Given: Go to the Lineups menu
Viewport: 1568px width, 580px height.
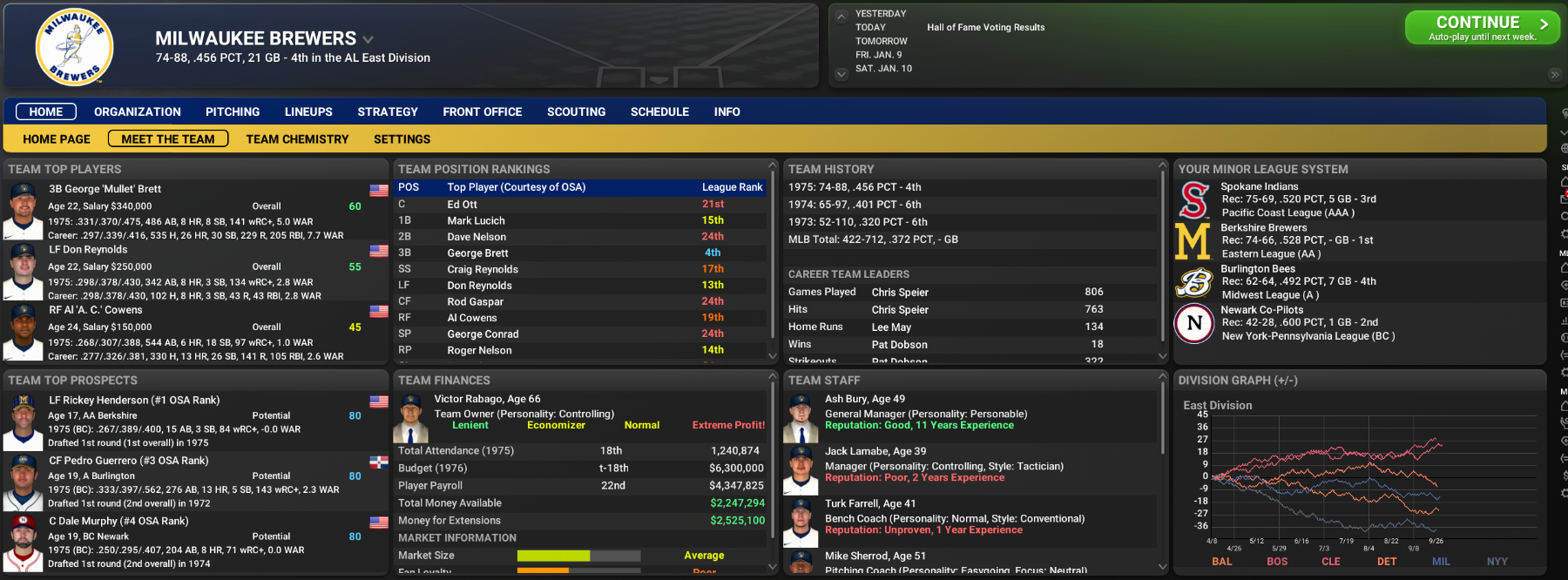Looking at the screenshot, I should 308,111.
